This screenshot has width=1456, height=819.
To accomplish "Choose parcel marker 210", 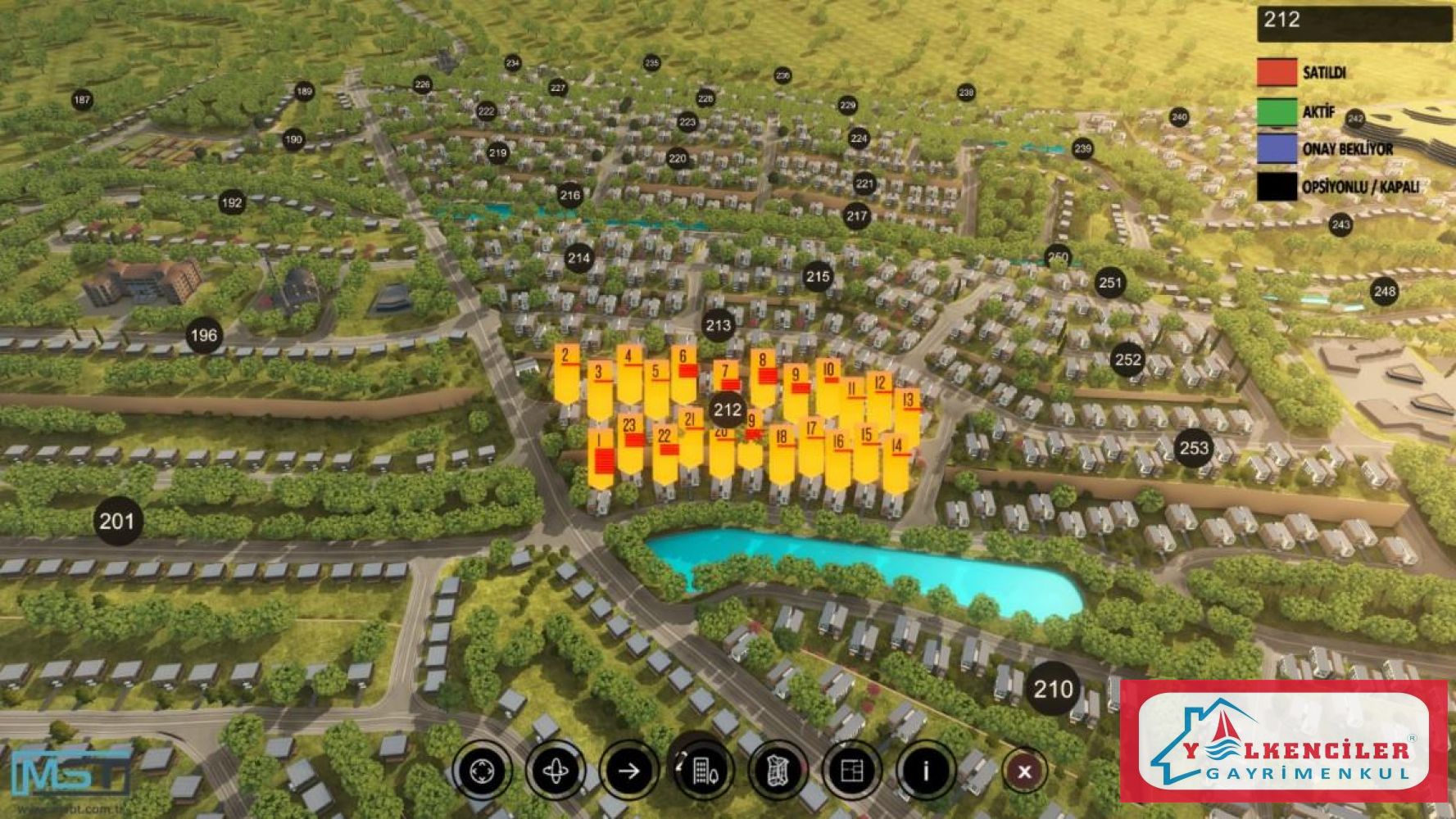I will tap(1053, 690).
